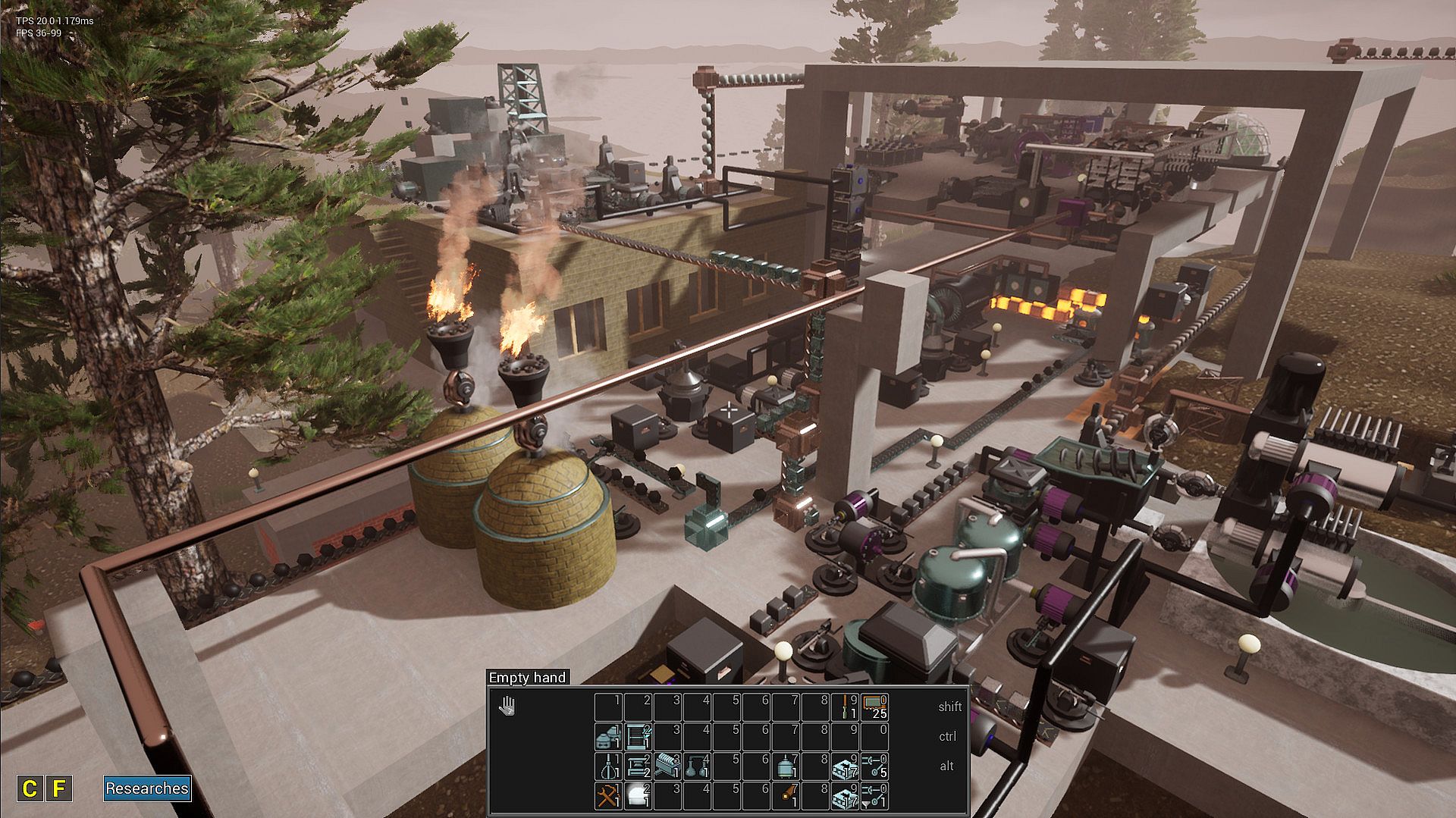
Task: Select the screwdriver hotbar slot
Action: point(845,707)
